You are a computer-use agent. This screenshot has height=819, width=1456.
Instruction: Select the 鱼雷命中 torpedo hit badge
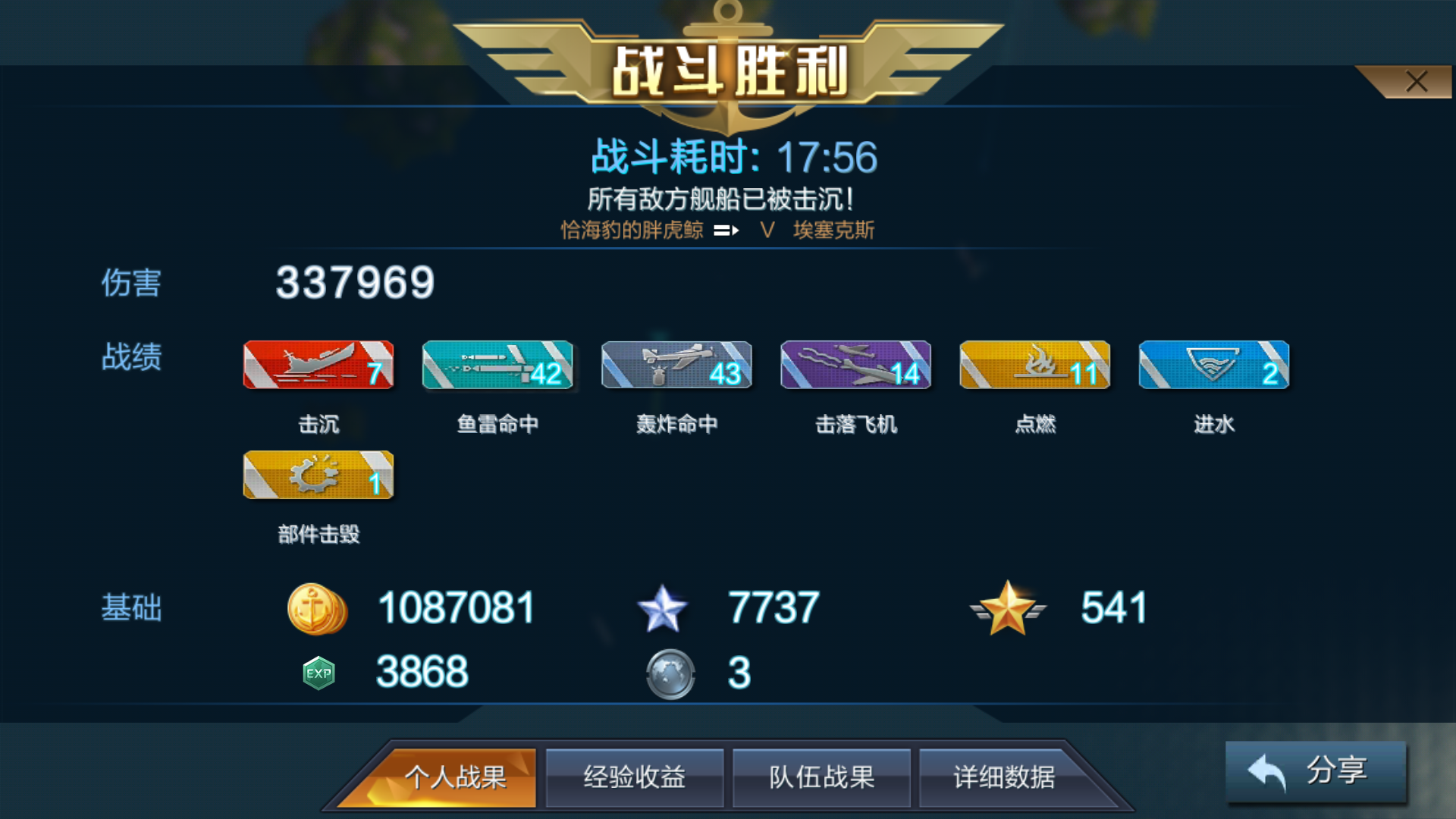497,366
